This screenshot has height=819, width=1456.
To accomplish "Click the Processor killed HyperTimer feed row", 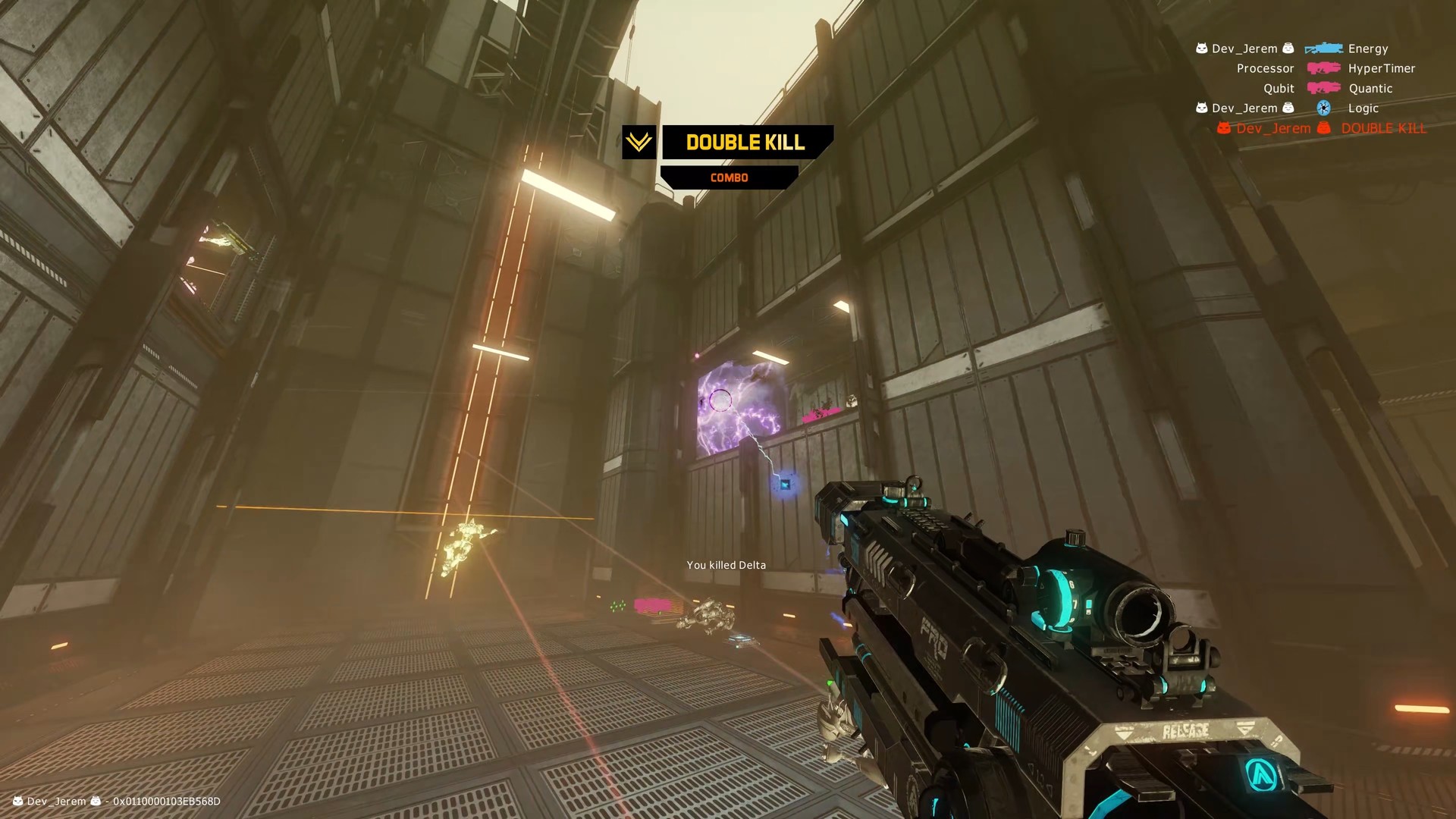I will [1324, 68].
